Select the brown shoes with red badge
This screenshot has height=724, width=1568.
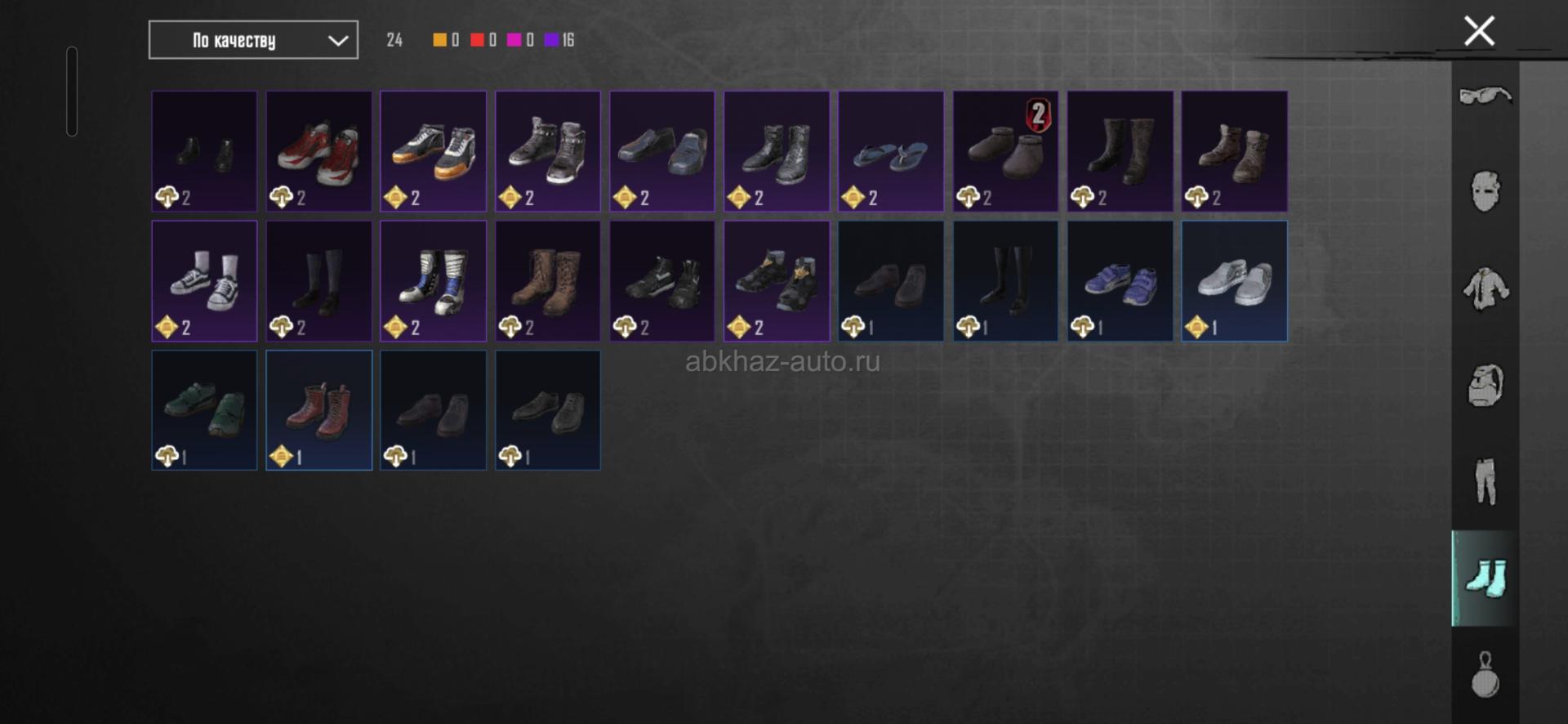[1005, 151]
